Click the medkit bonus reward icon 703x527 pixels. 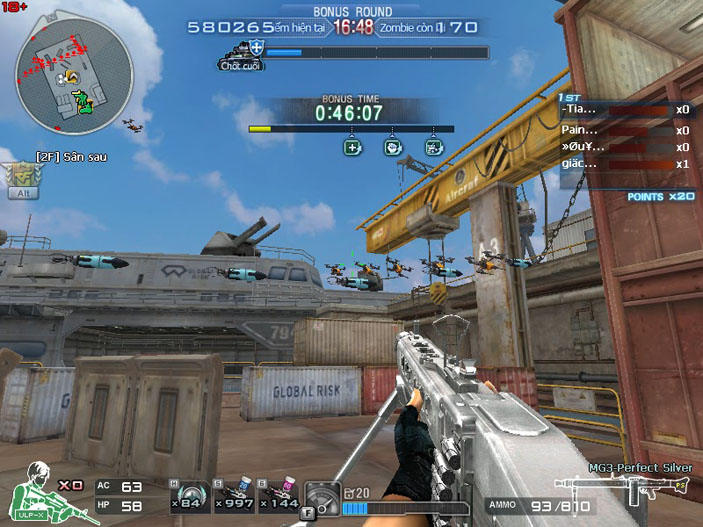[x=352, y=147]
